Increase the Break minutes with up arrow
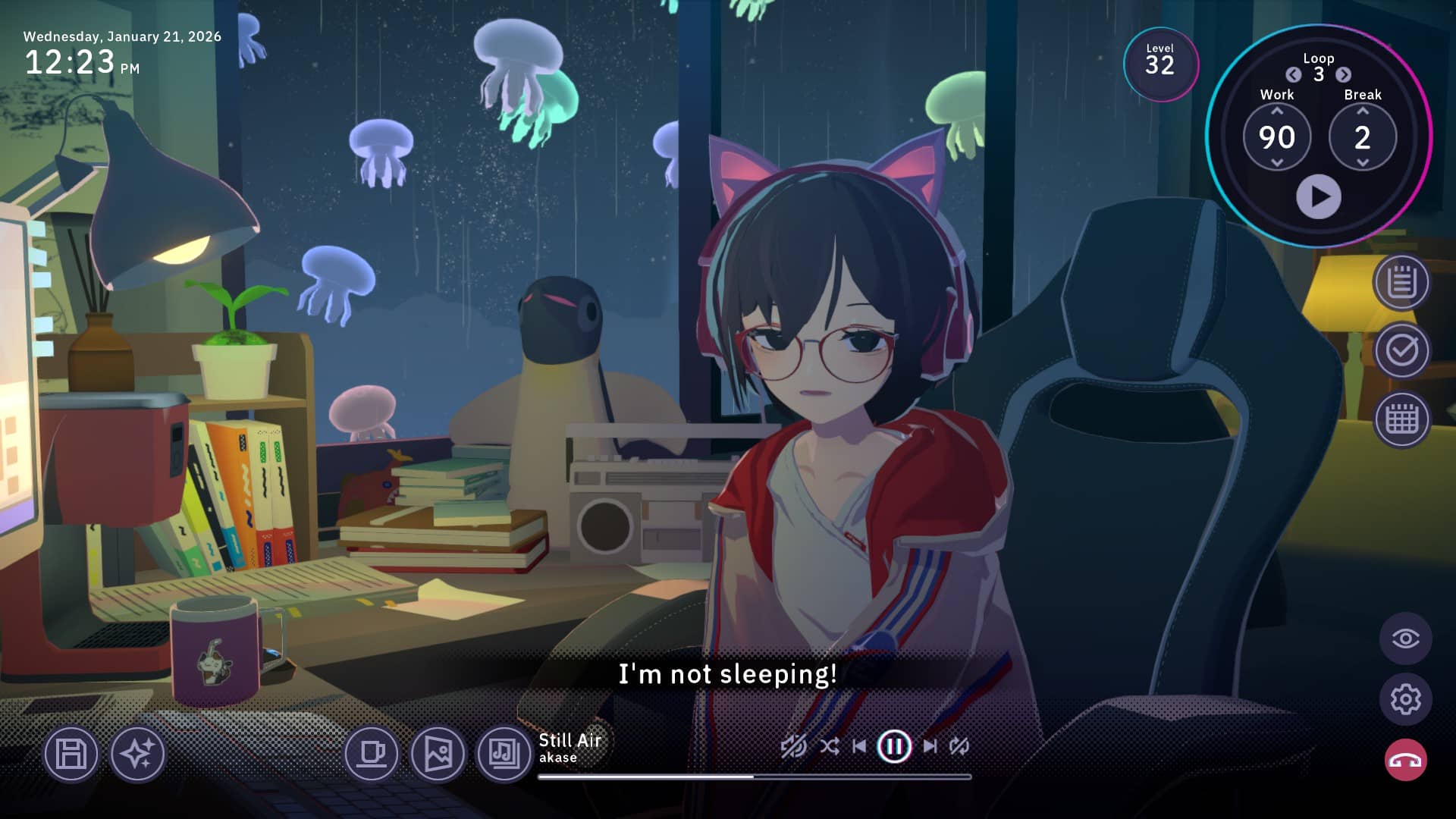The height and width of the screenshot is (819, 1456). (1363, 111)
